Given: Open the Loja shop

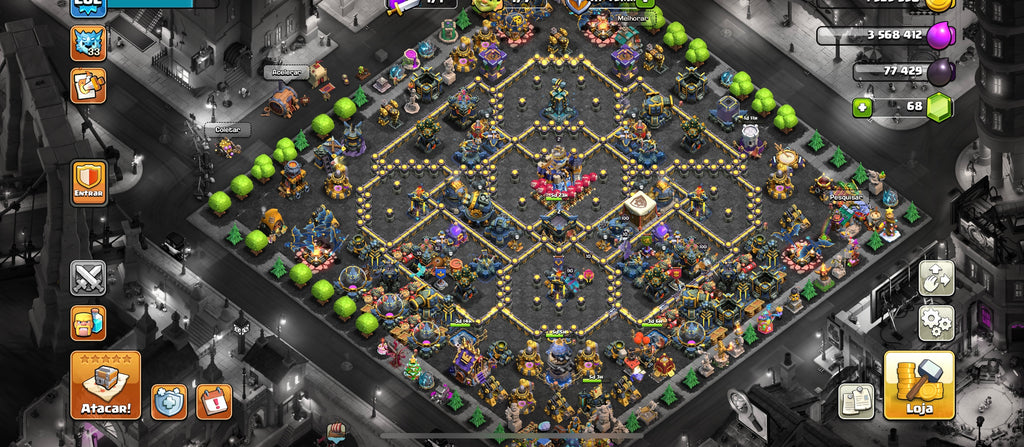Looking at the screenshot, I should coord(918,385).
